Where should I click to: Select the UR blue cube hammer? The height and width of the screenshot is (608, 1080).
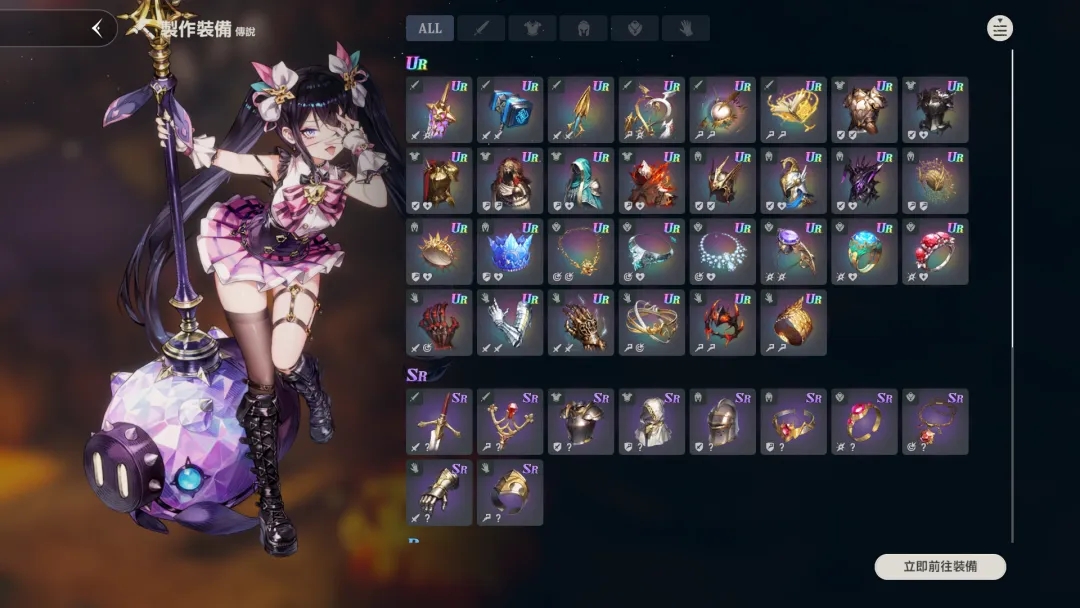pos(510,110)
